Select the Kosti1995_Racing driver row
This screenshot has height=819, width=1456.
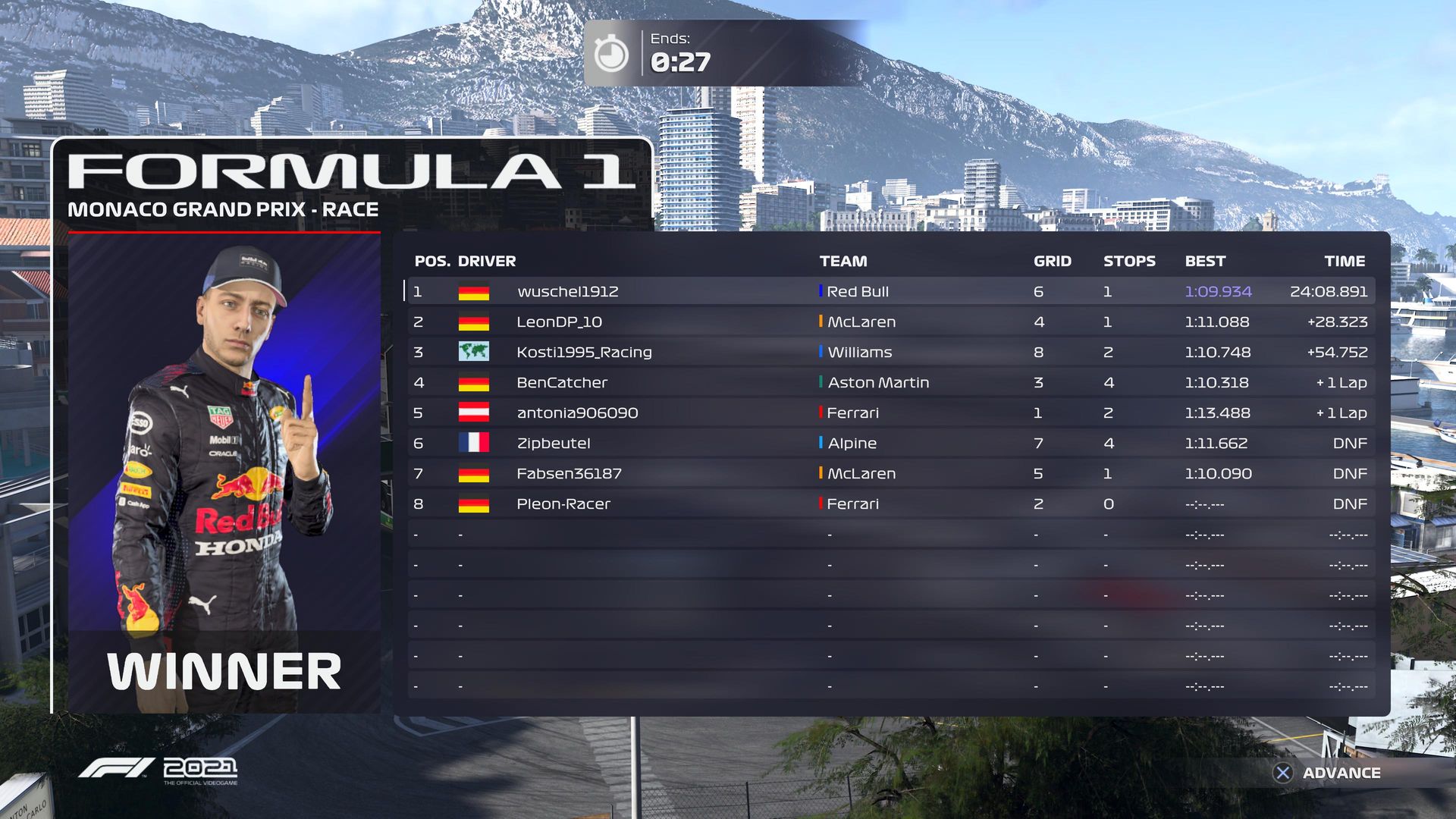pos(890,352)
